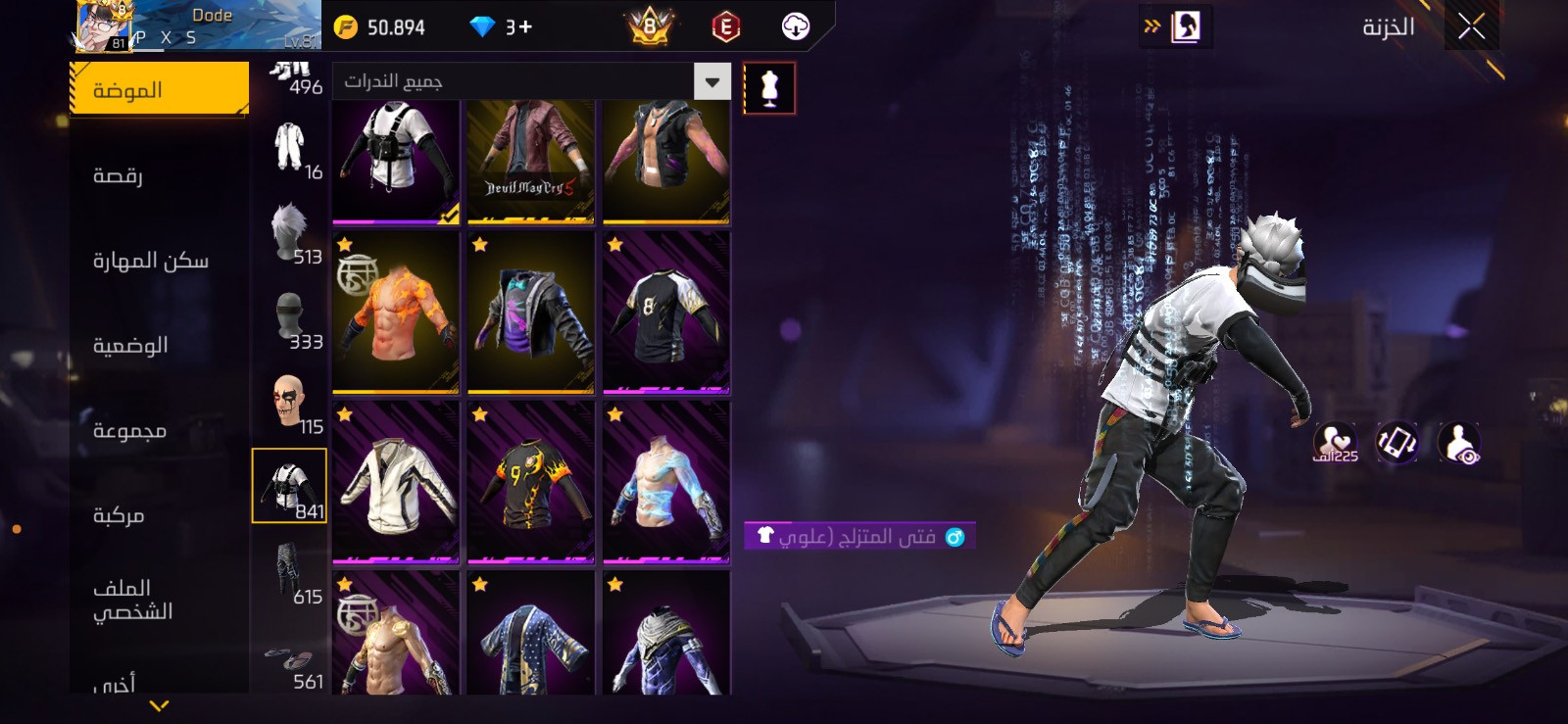This screenshot has width=1568, height=724.
Task: Open the face paint category showing 115
Action: (x=291, y=404)
